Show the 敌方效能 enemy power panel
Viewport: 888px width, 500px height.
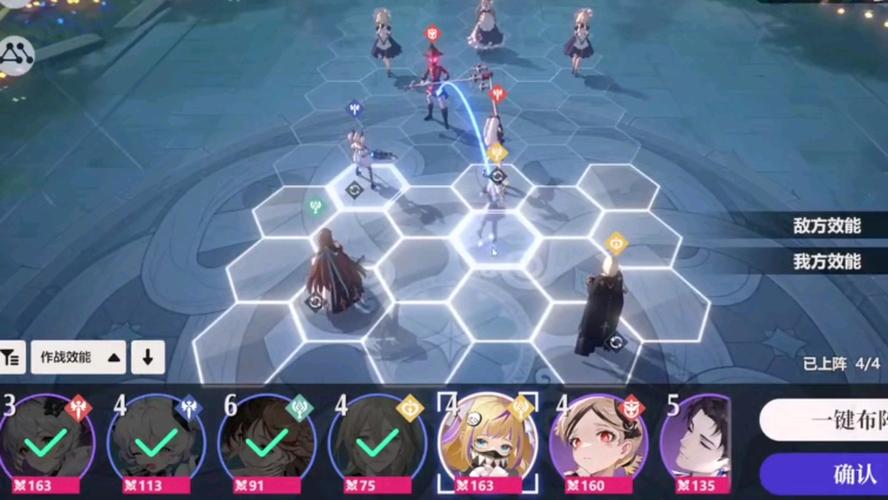(826, 226)
